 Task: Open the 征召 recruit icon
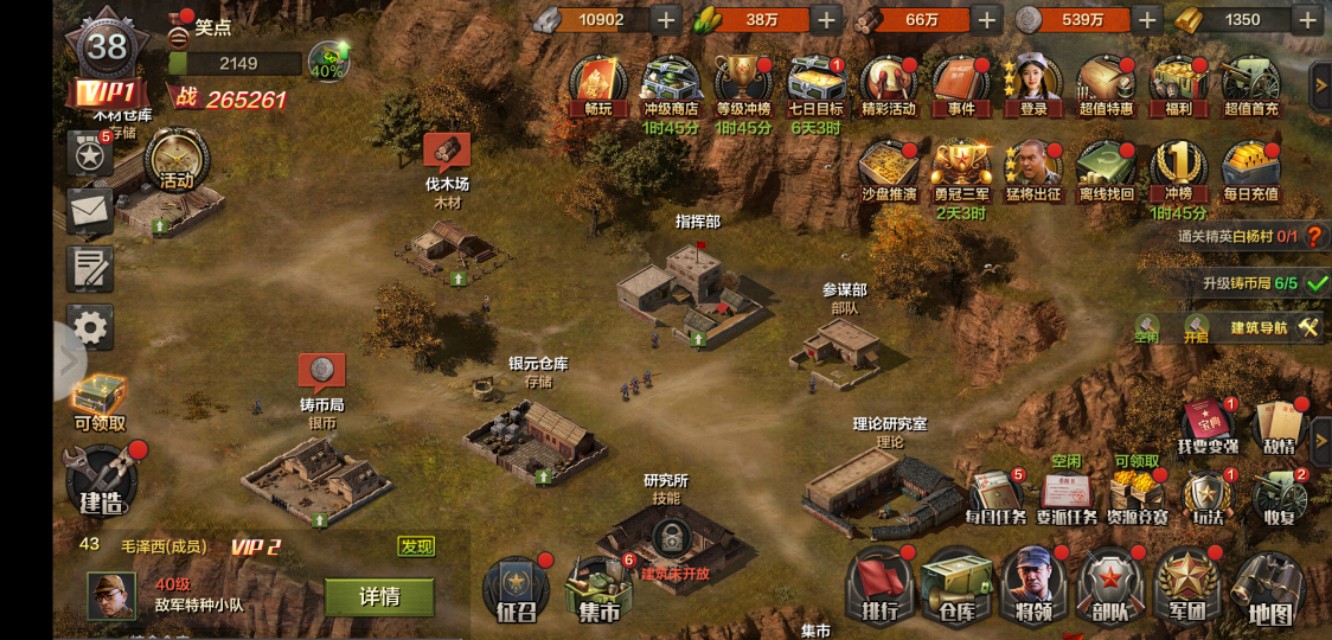[516, 590]
